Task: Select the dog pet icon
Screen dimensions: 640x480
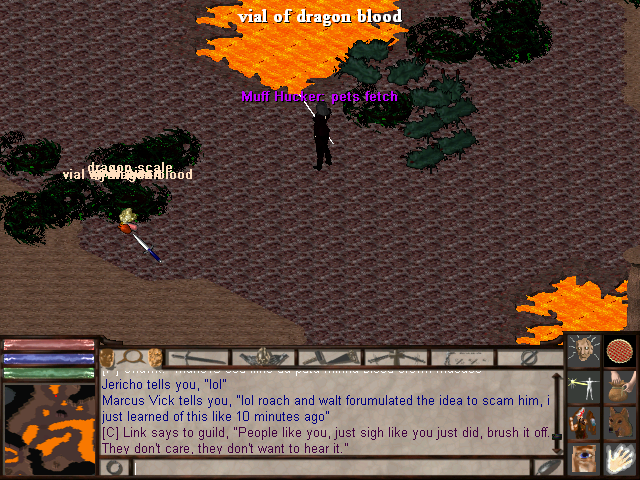Action: tap(620, 422)
